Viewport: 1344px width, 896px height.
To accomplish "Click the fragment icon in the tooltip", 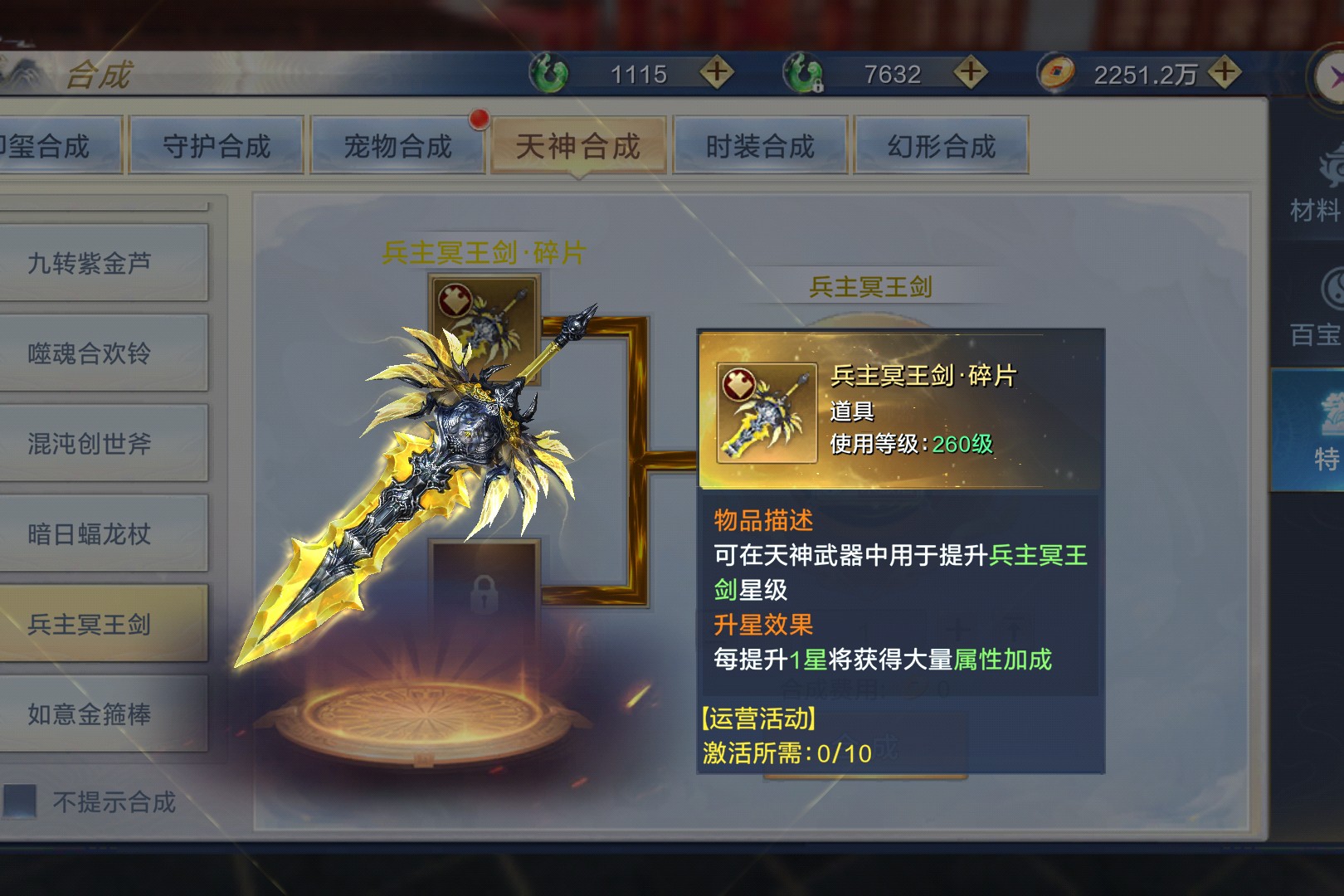I will click(x=767, y=412).
